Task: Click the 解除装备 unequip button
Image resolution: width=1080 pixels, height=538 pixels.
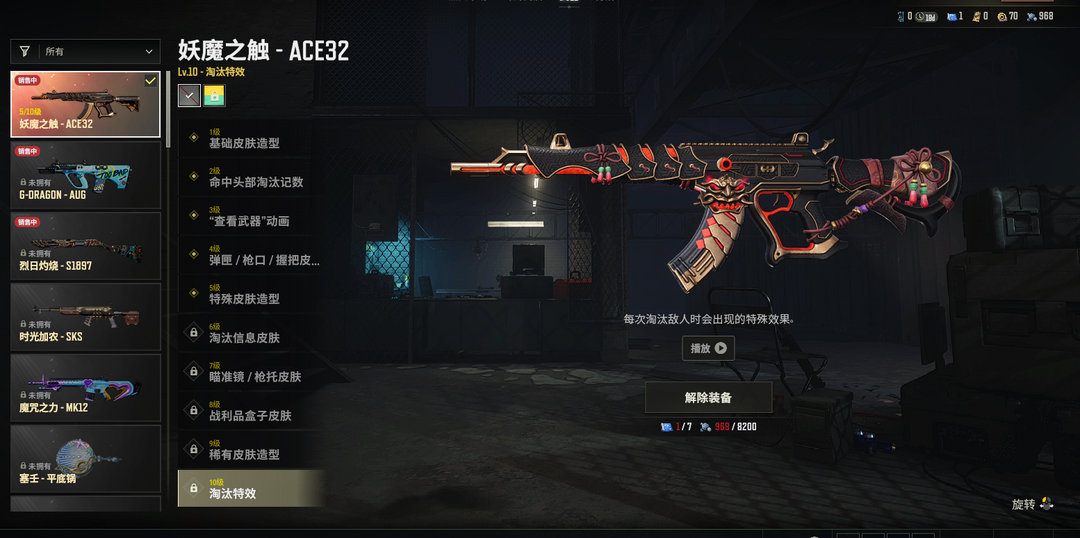Action: (708, 397)
